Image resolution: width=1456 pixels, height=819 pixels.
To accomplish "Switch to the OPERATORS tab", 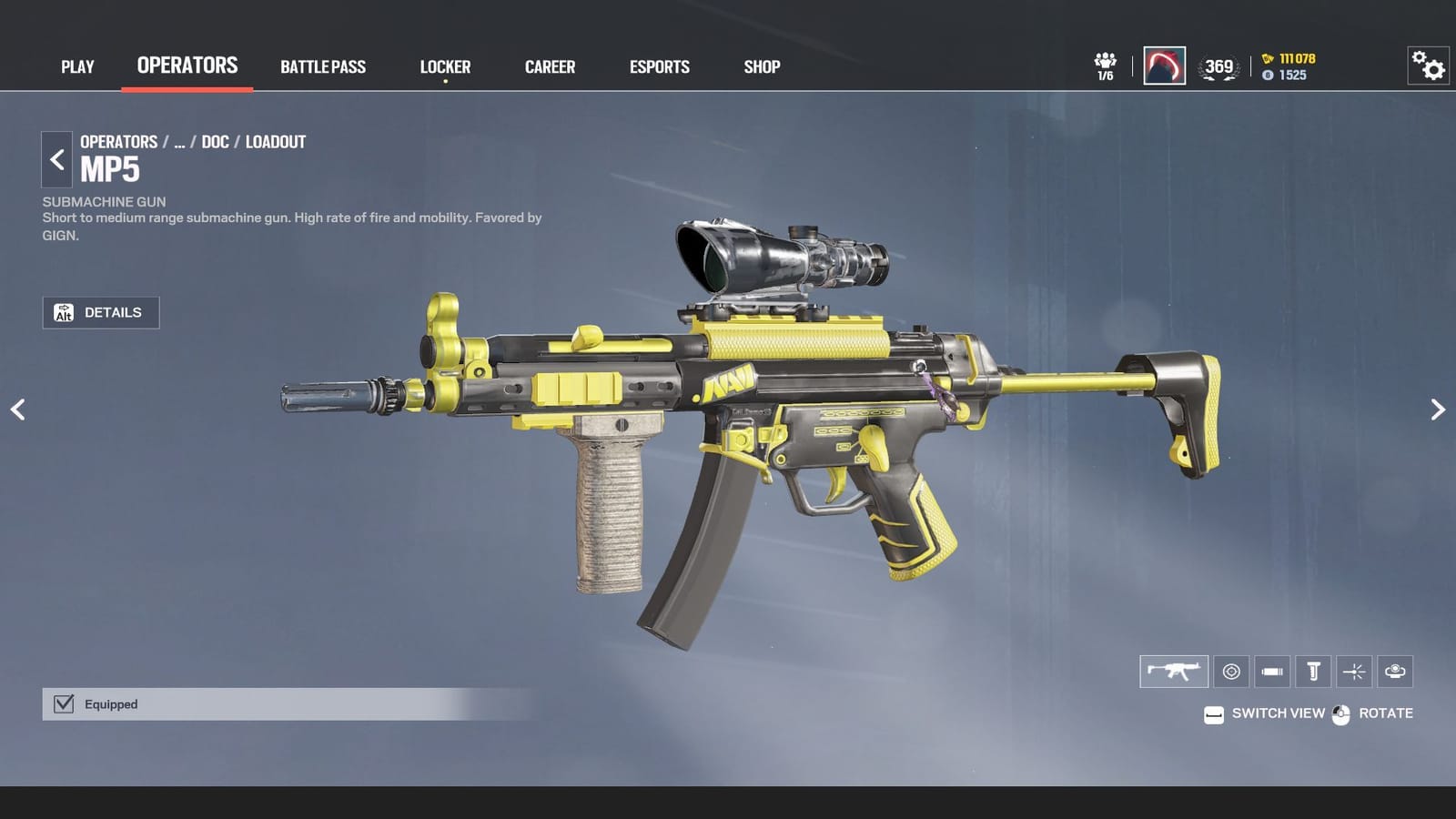I will pyautogui.click(x=186, y=65).
